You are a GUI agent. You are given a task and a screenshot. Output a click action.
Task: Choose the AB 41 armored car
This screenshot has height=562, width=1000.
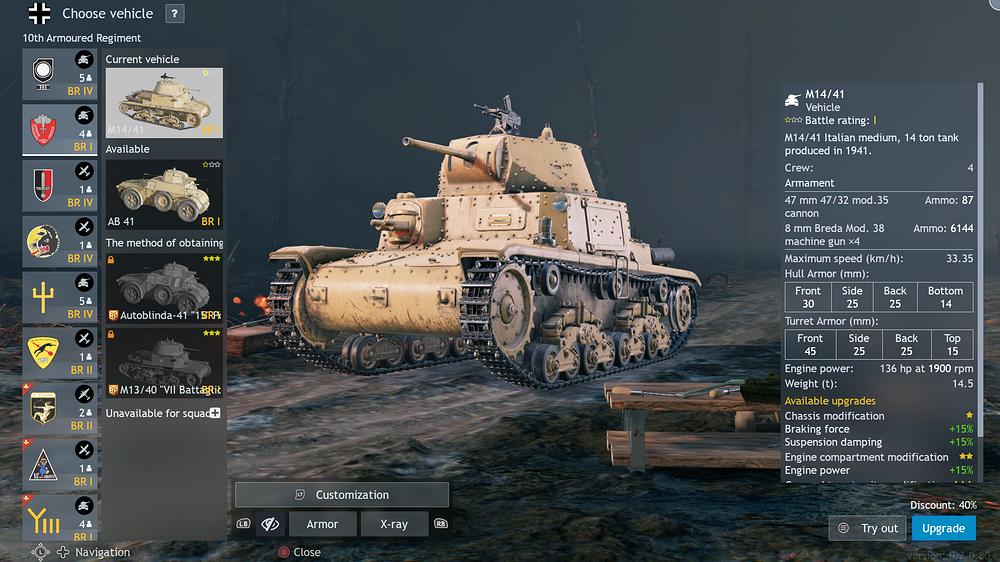[164, 197]
